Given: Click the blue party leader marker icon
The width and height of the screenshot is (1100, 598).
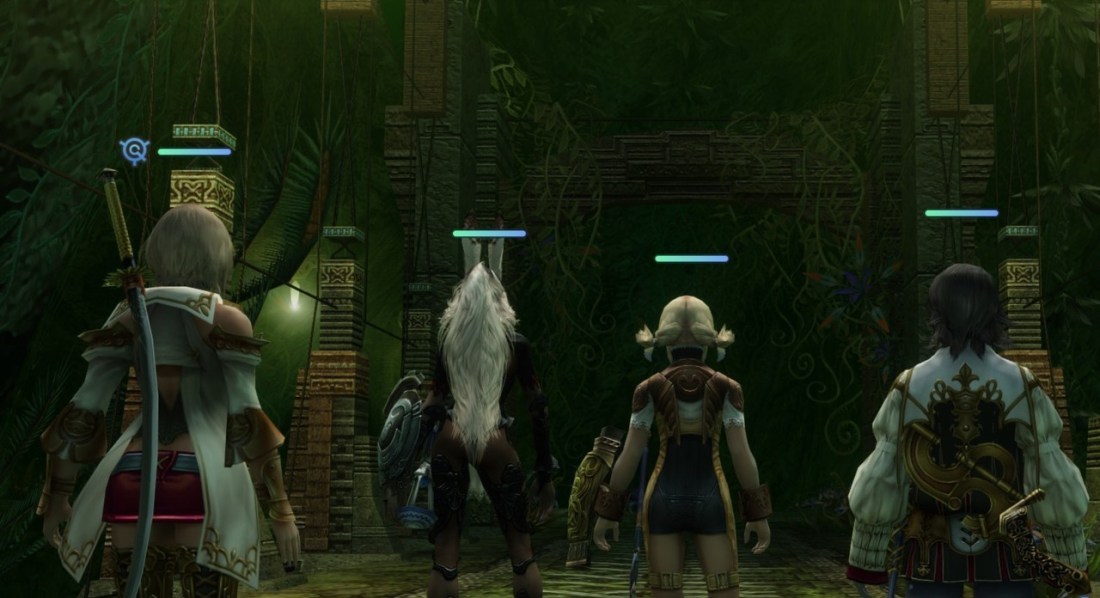Looking at the screenshot, I should (133, 151).
